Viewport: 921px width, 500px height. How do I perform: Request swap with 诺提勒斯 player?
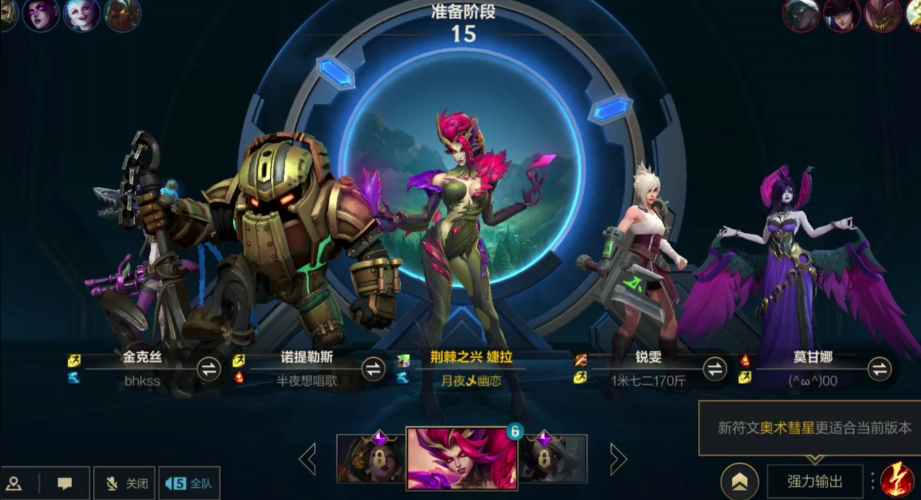point(373,369)
